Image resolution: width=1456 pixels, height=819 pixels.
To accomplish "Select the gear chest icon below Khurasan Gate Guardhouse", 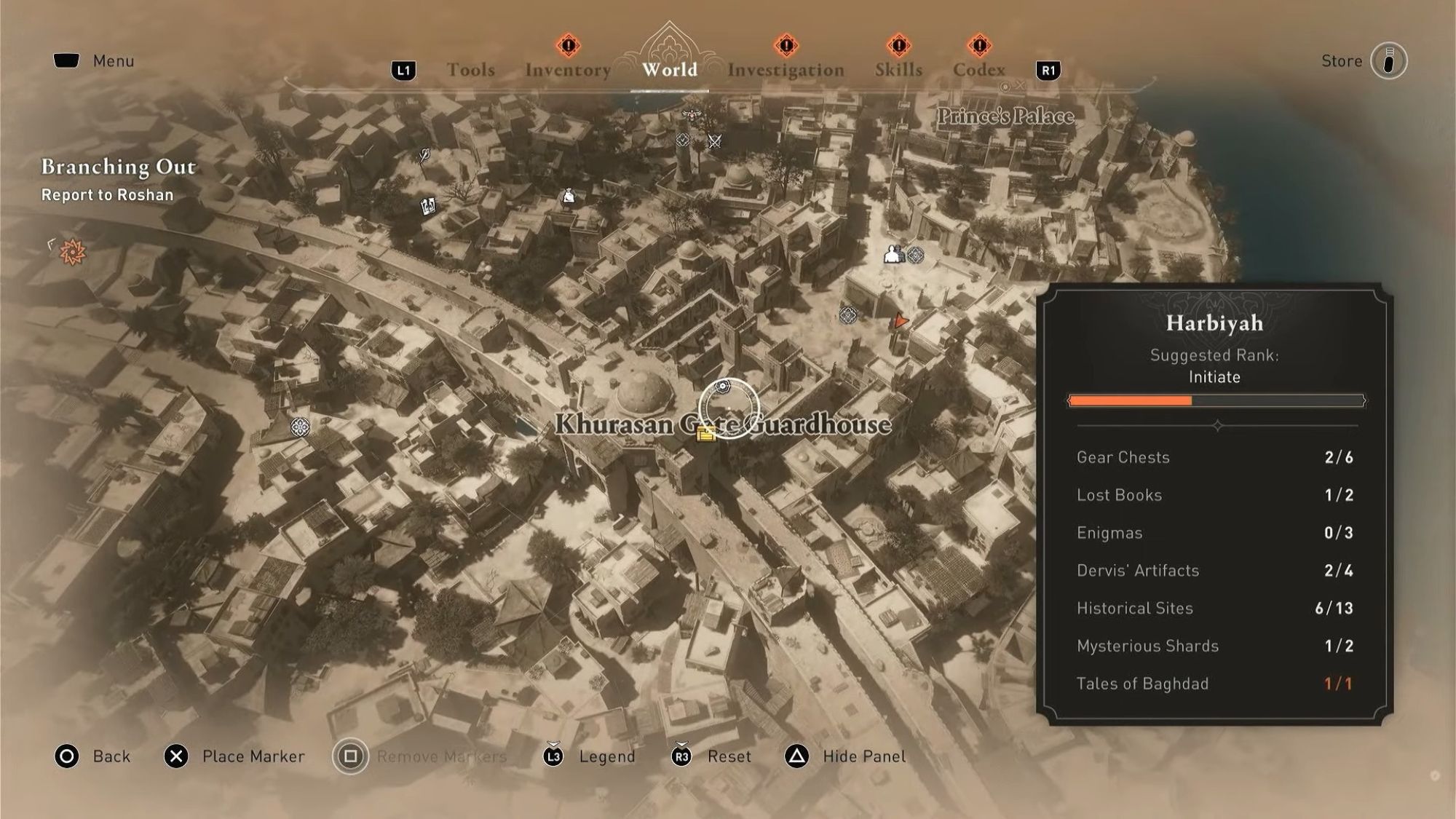I will pyautogui.click(x=705, y=437).
